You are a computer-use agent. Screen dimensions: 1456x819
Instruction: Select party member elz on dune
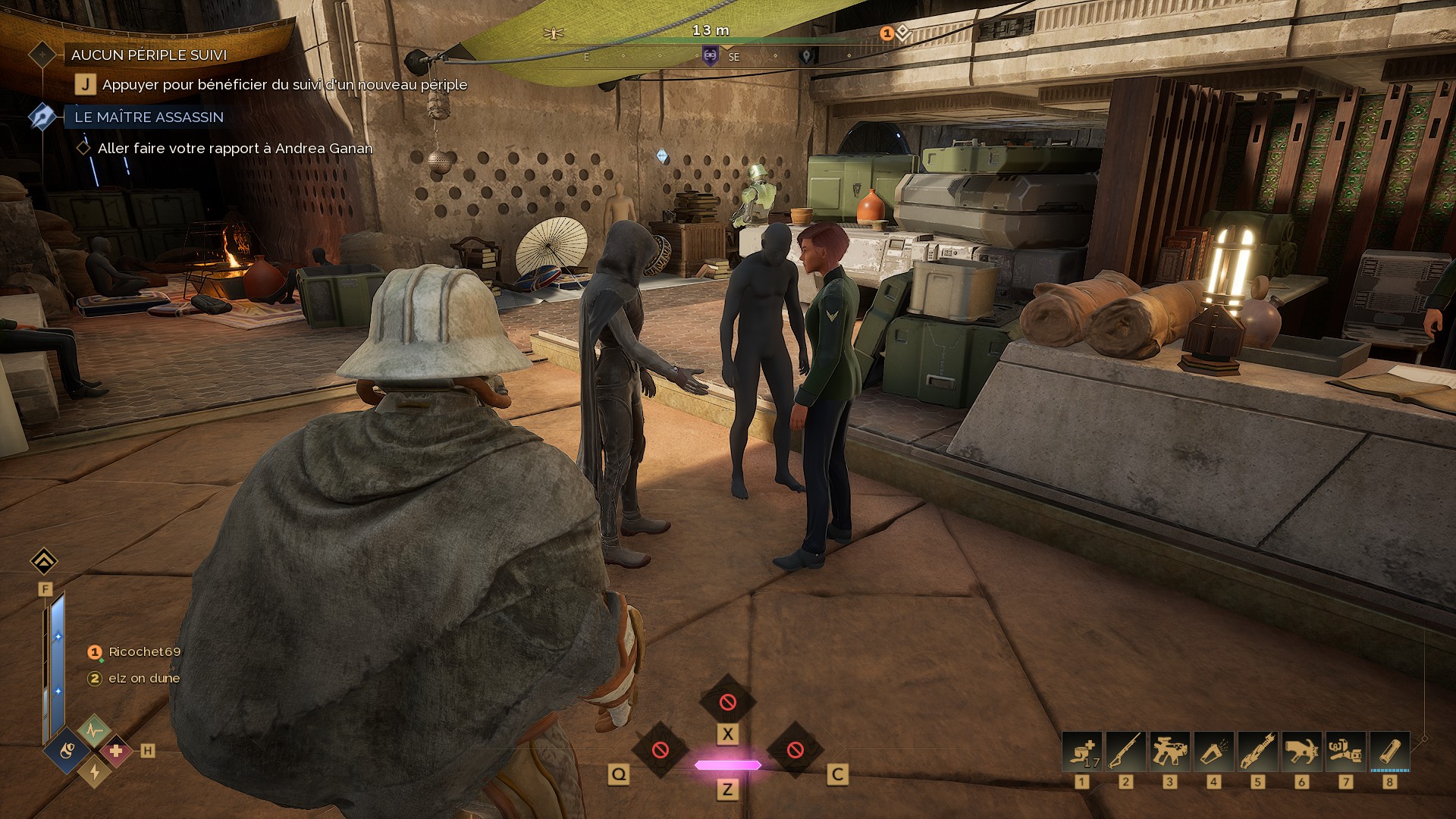(143, 678)
